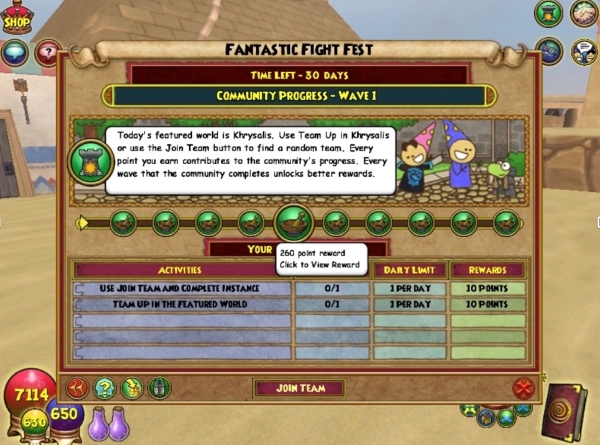Close the Fantastic Fight Fest window

point(521,388)
